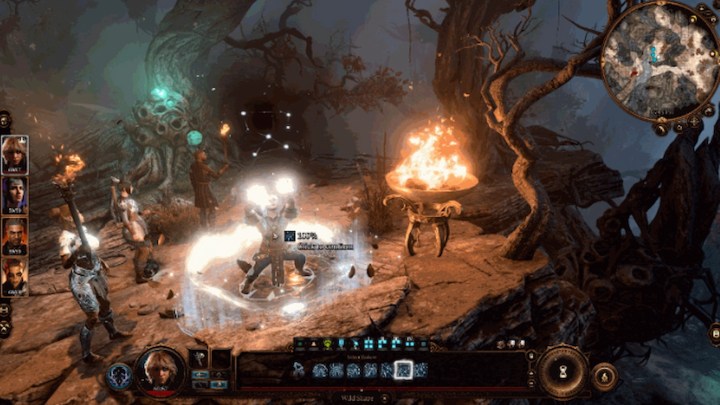Image resolution: width=720 pixels, height=405 pixels.
Task: Click the active character portrait beside hotbar
Action: (160, 371)
